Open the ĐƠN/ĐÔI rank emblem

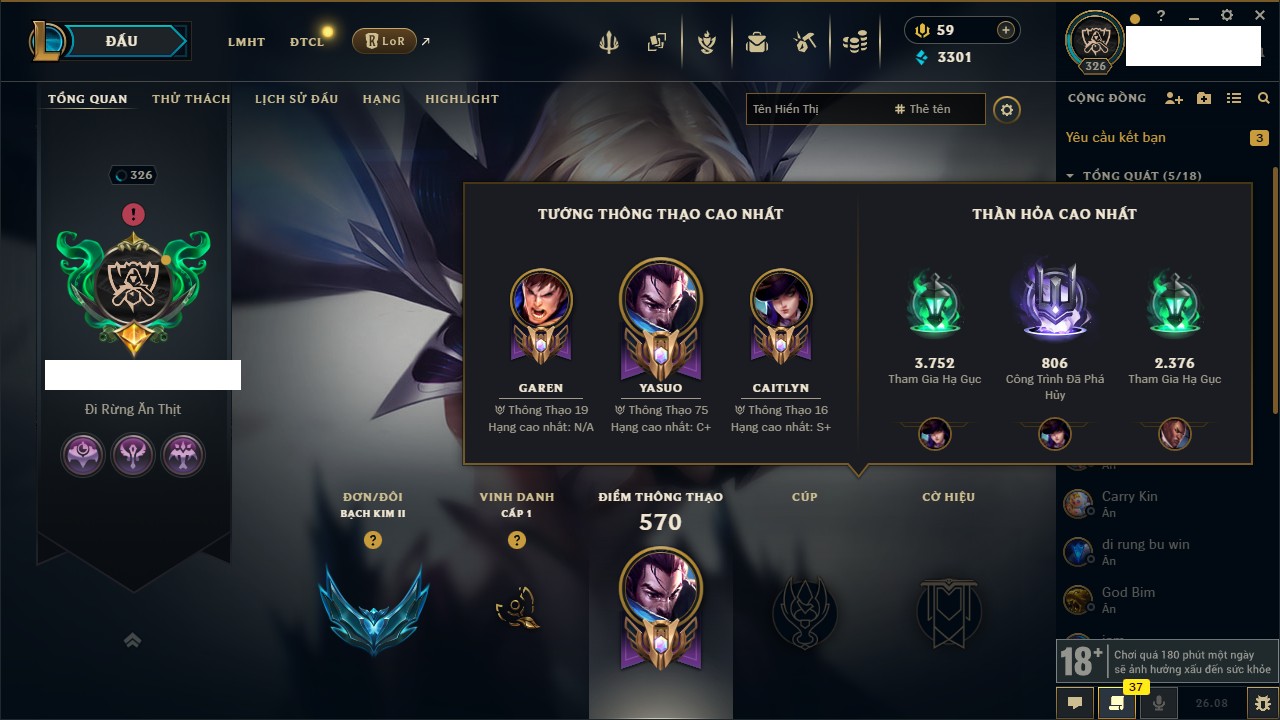(374, 608)
